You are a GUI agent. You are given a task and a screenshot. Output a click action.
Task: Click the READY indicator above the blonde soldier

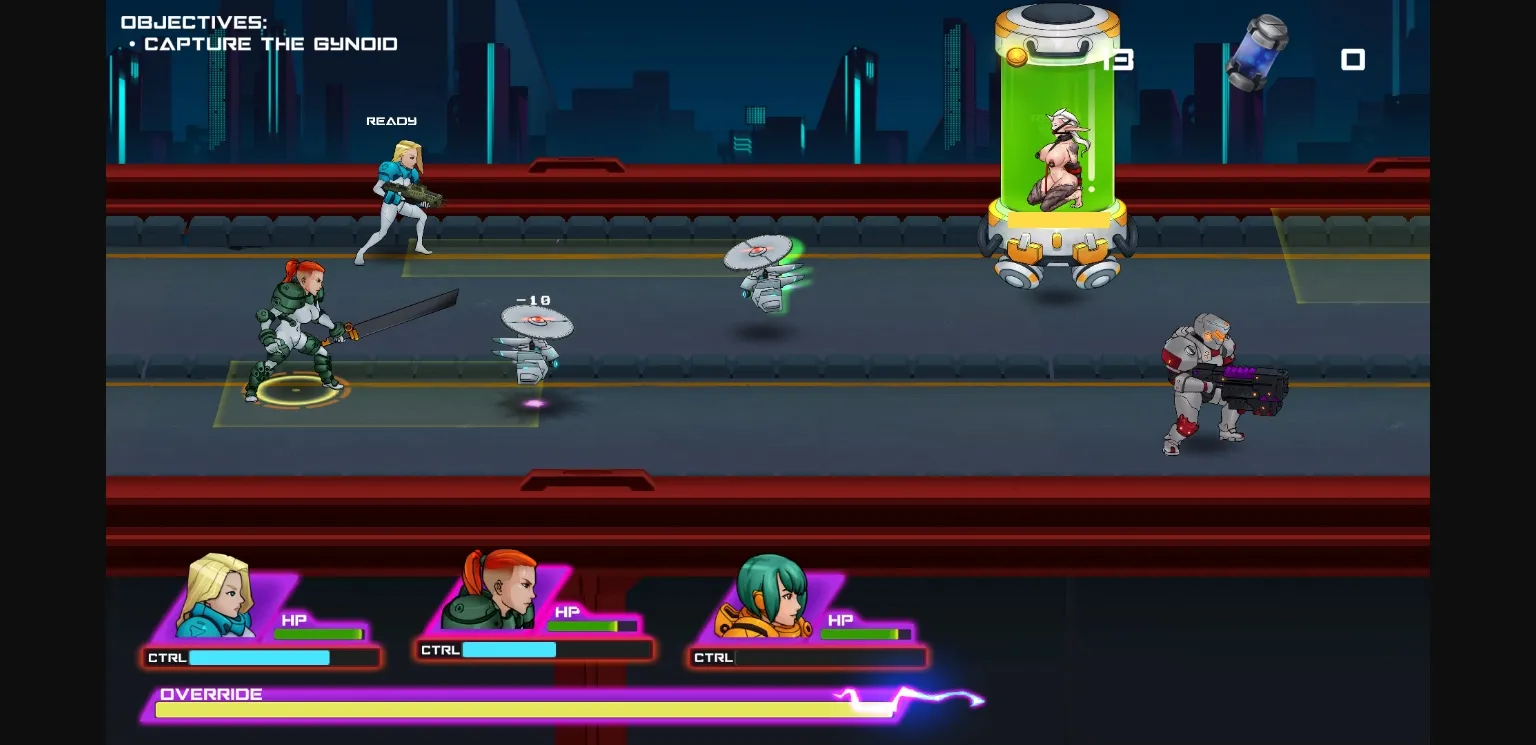coord(391,120)
